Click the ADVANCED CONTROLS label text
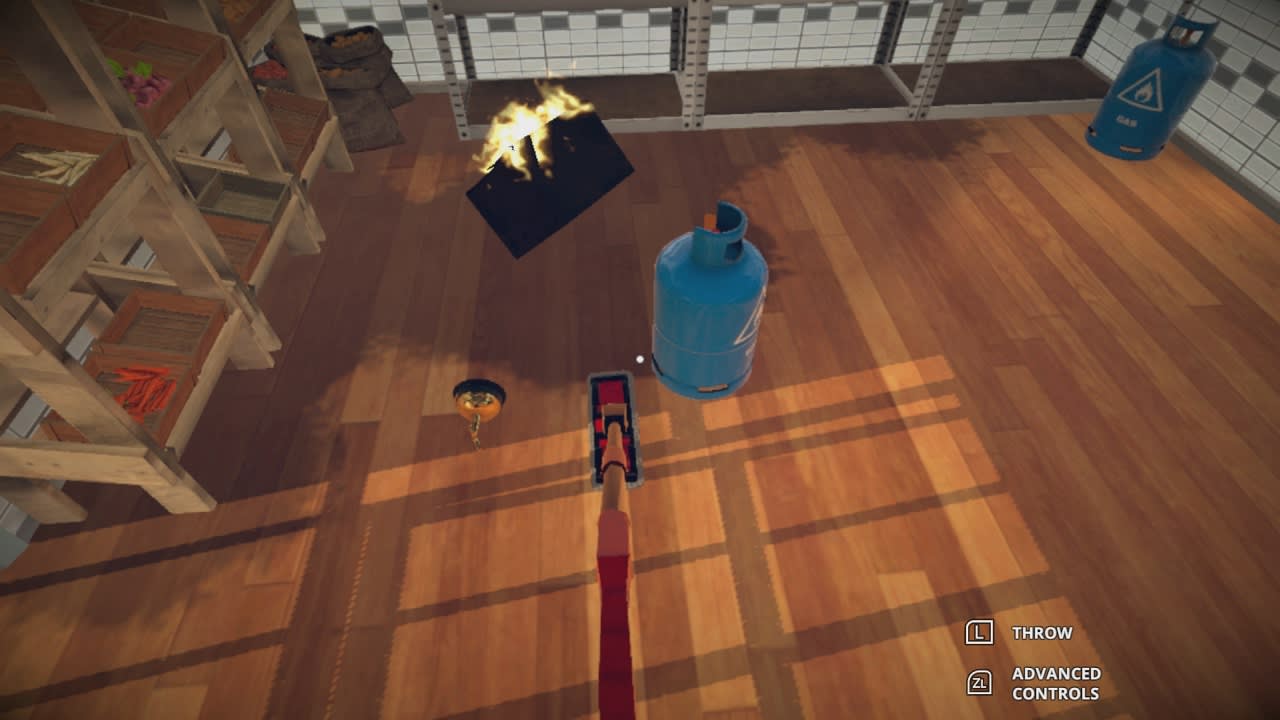1280x720 pixels. pos(1055,685)
